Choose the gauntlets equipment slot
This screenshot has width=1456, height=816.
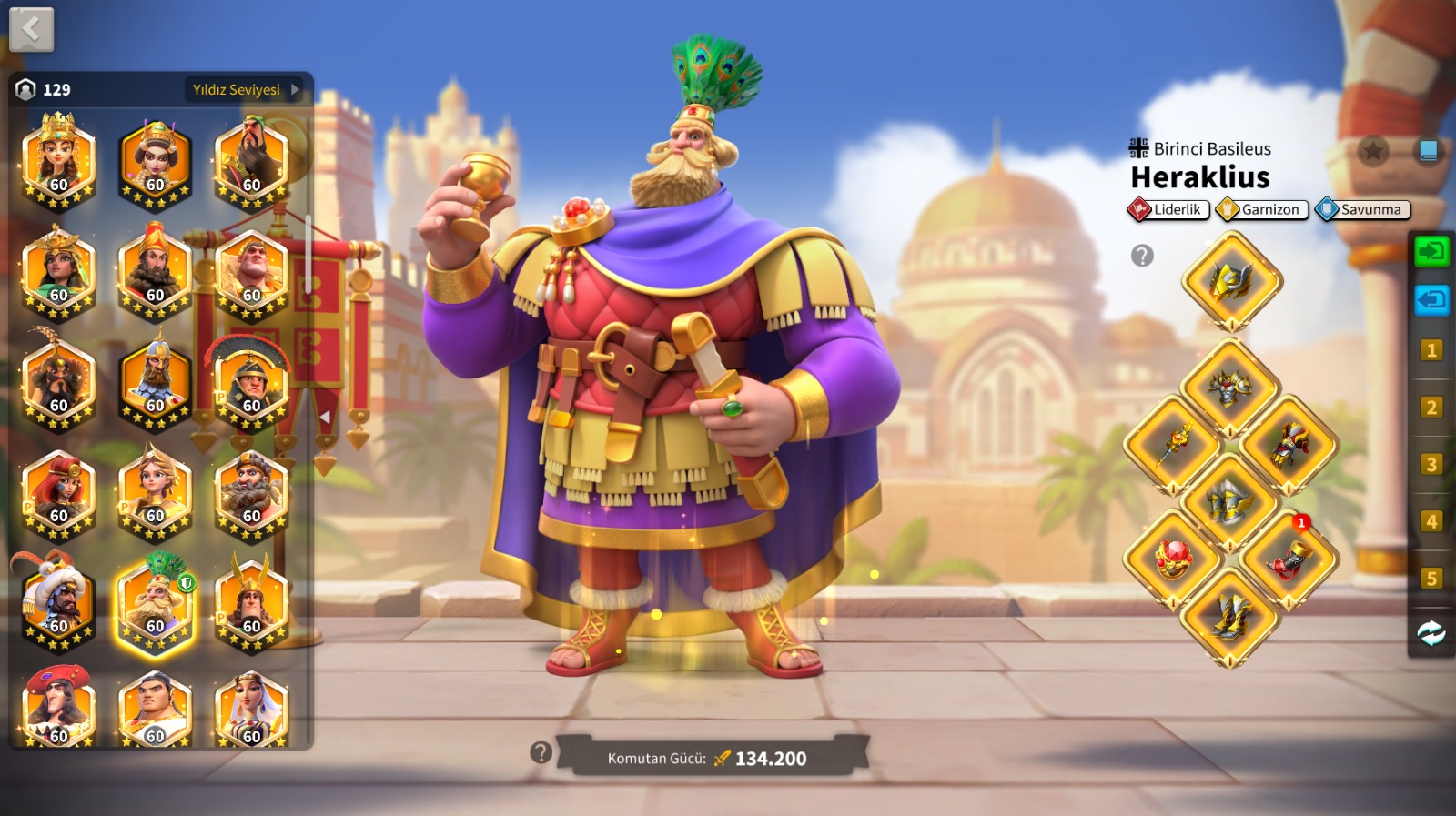tap(1289, 445)
